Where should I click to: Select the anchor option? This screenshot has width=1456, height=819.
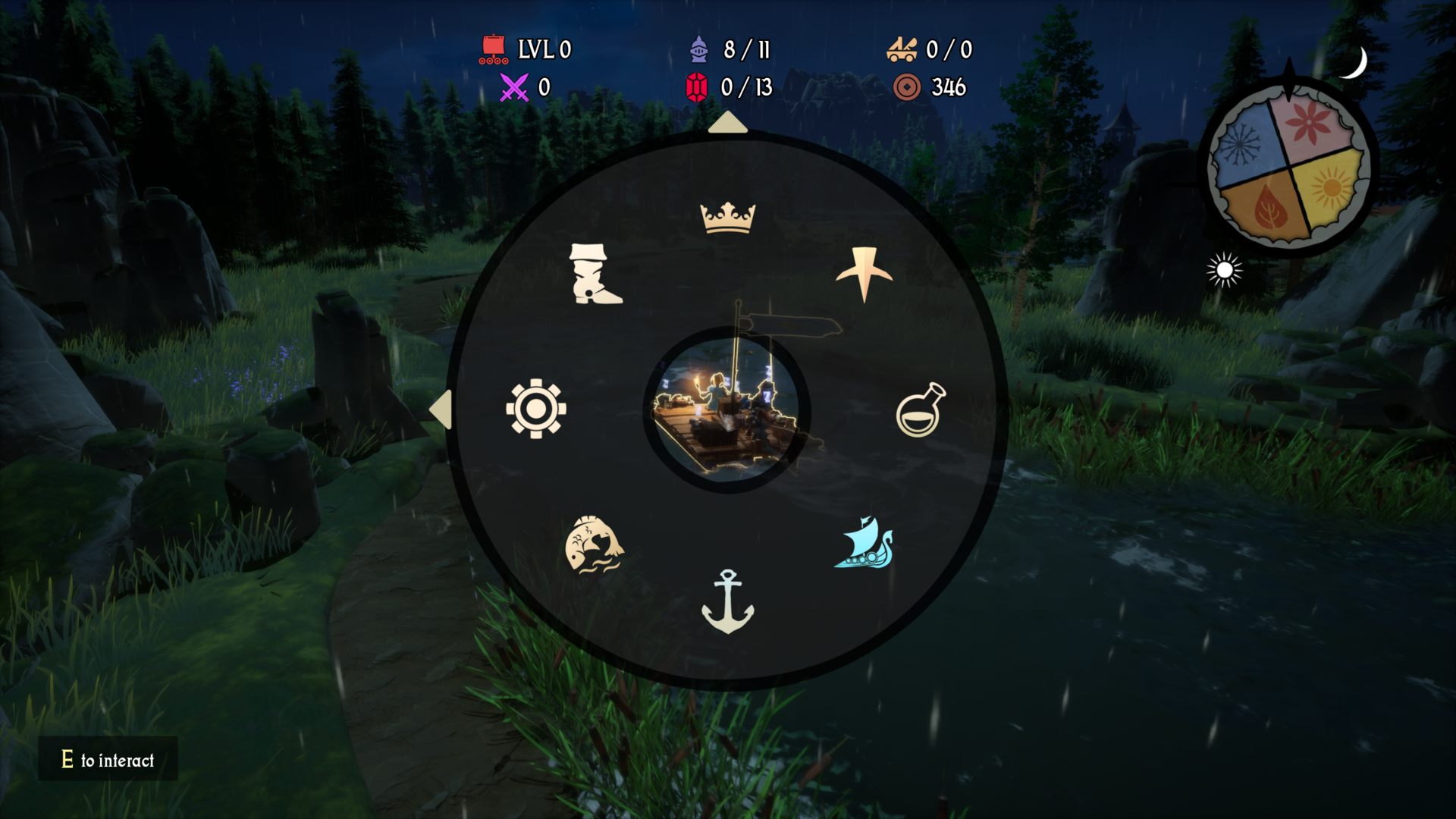(727, 601)
